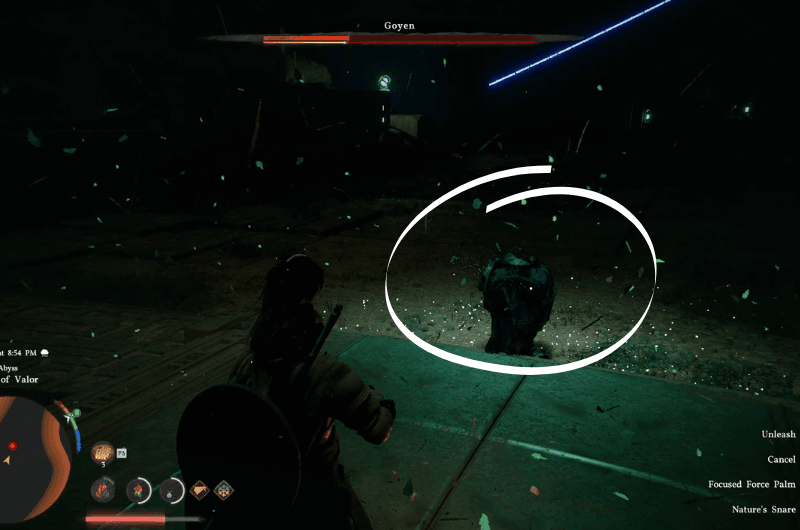Activate the red leaf skill icon

pos(103,490)
